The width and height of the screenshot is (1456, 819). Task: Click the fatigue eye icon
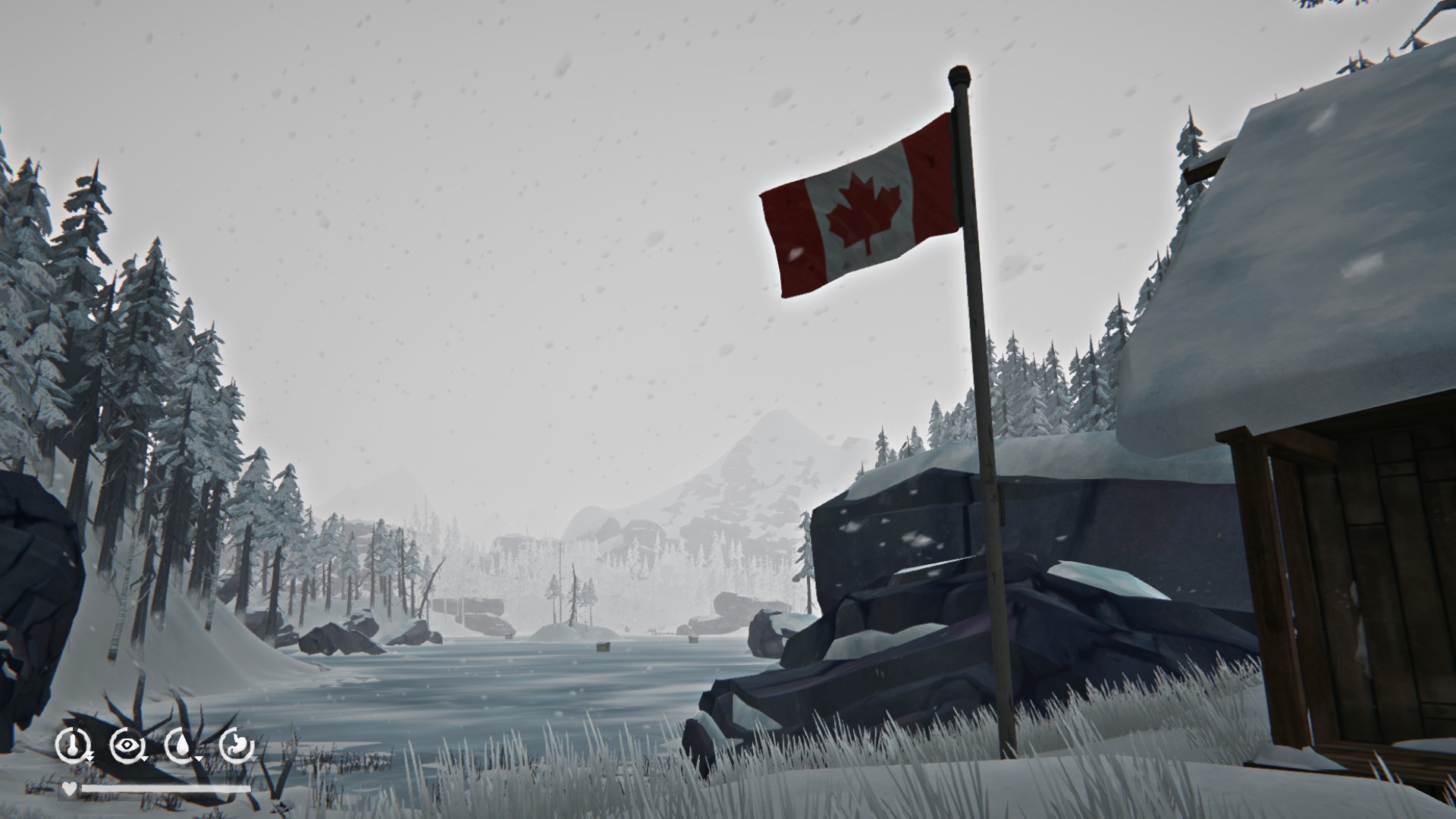127,743
